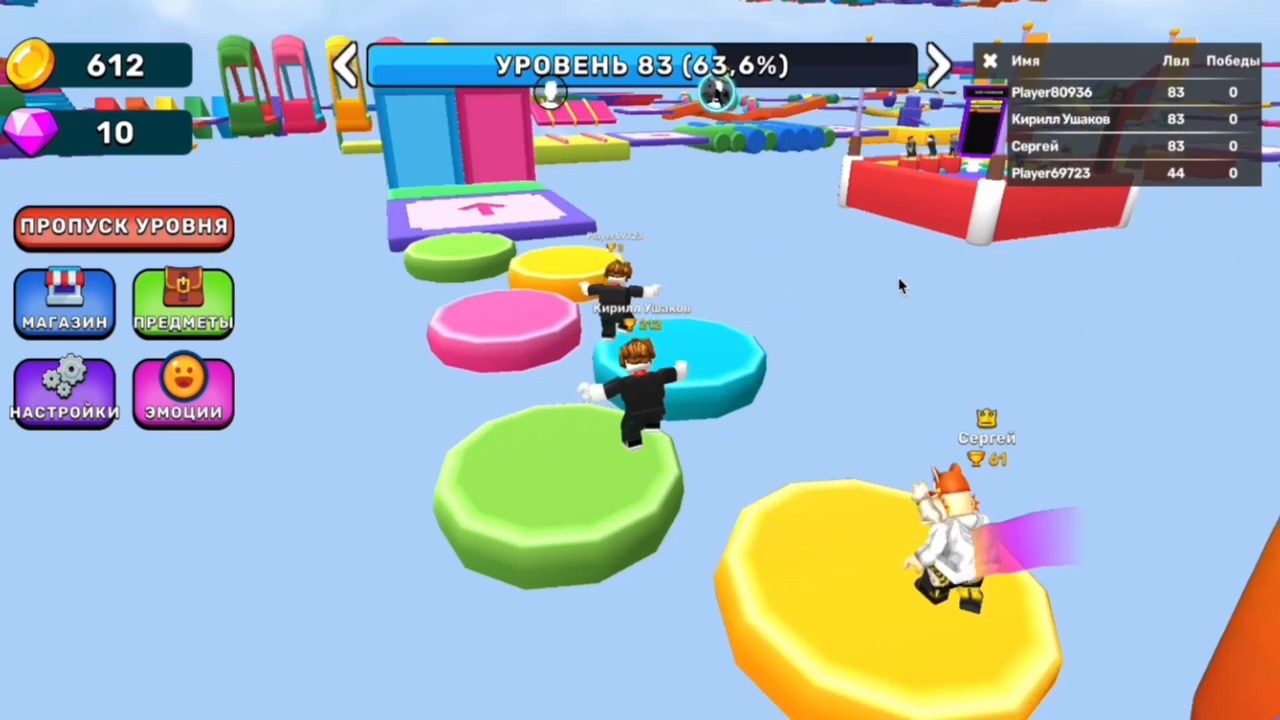Open the МАГАЗИН shop menu
Image resolution: width=1280 pixels, height=720 pixels.
click(x=64, y=300)
